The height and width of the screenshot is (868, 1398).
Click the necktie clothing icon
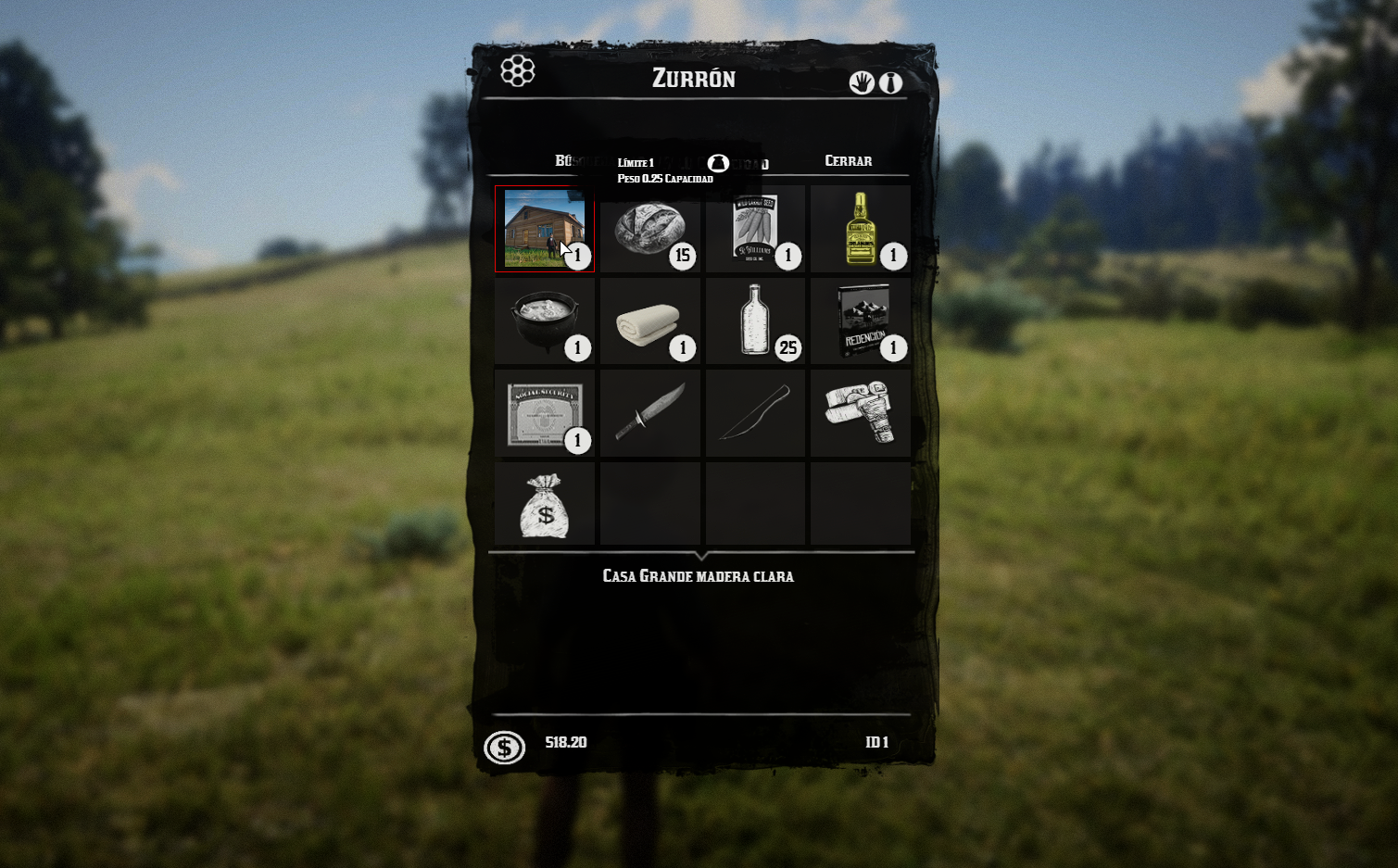[890, 82]
